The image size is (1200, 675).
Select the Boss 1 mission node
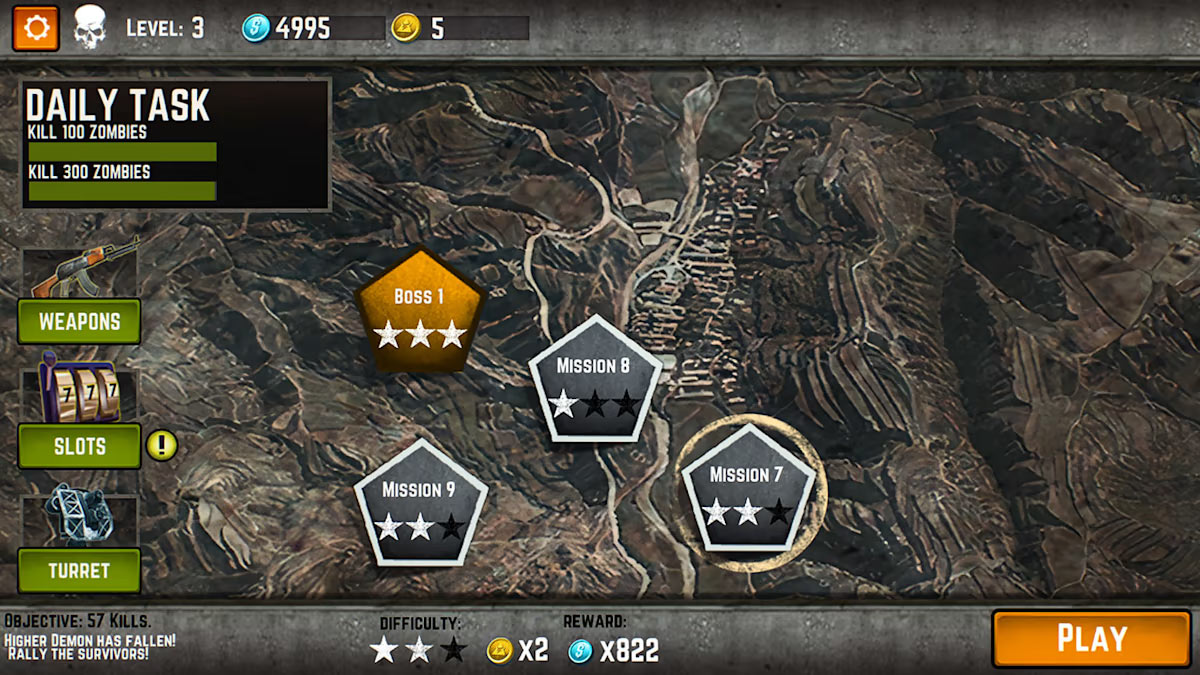point(420,312)
